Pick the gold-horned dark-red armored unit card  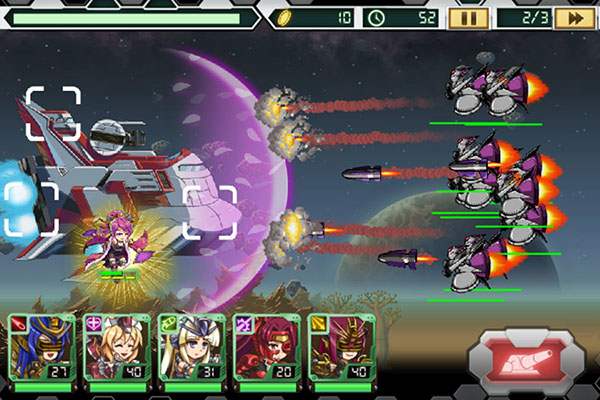[x=335, y=348]
